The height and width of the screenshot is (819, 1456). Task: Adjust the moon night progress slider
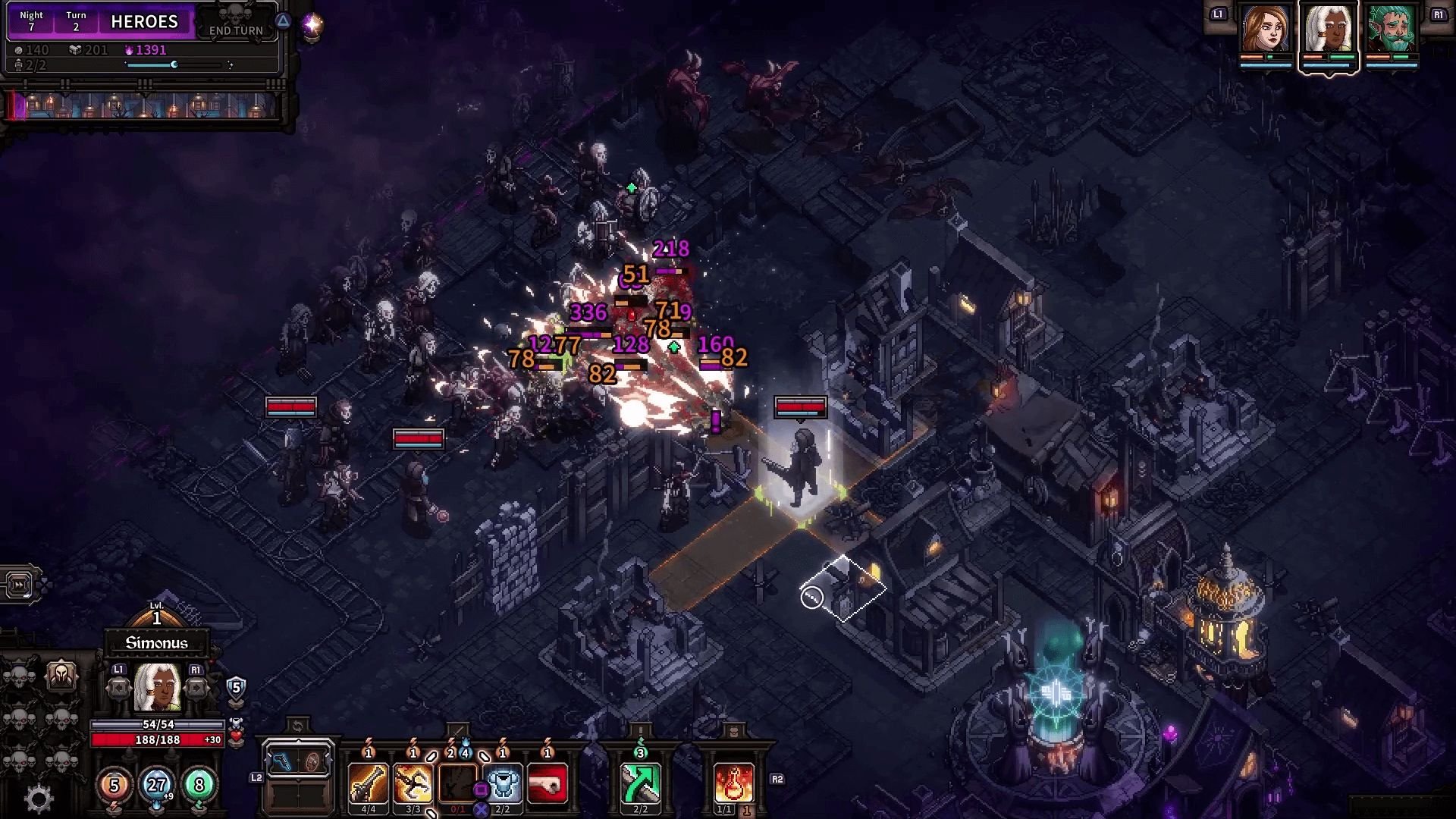tap(174, 64)
